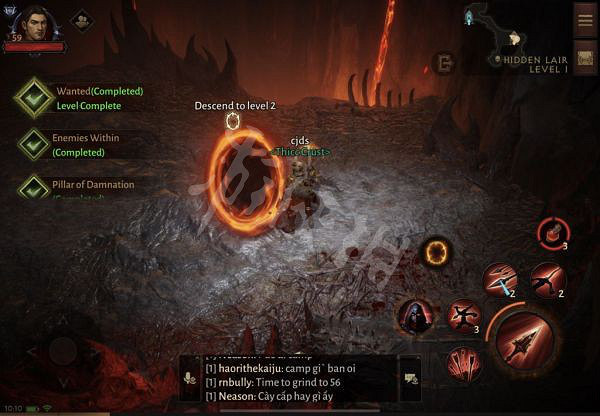600x416 pixels.
Task: Activate the blue arrow shot skill
Action: click(x=501, y=280)
